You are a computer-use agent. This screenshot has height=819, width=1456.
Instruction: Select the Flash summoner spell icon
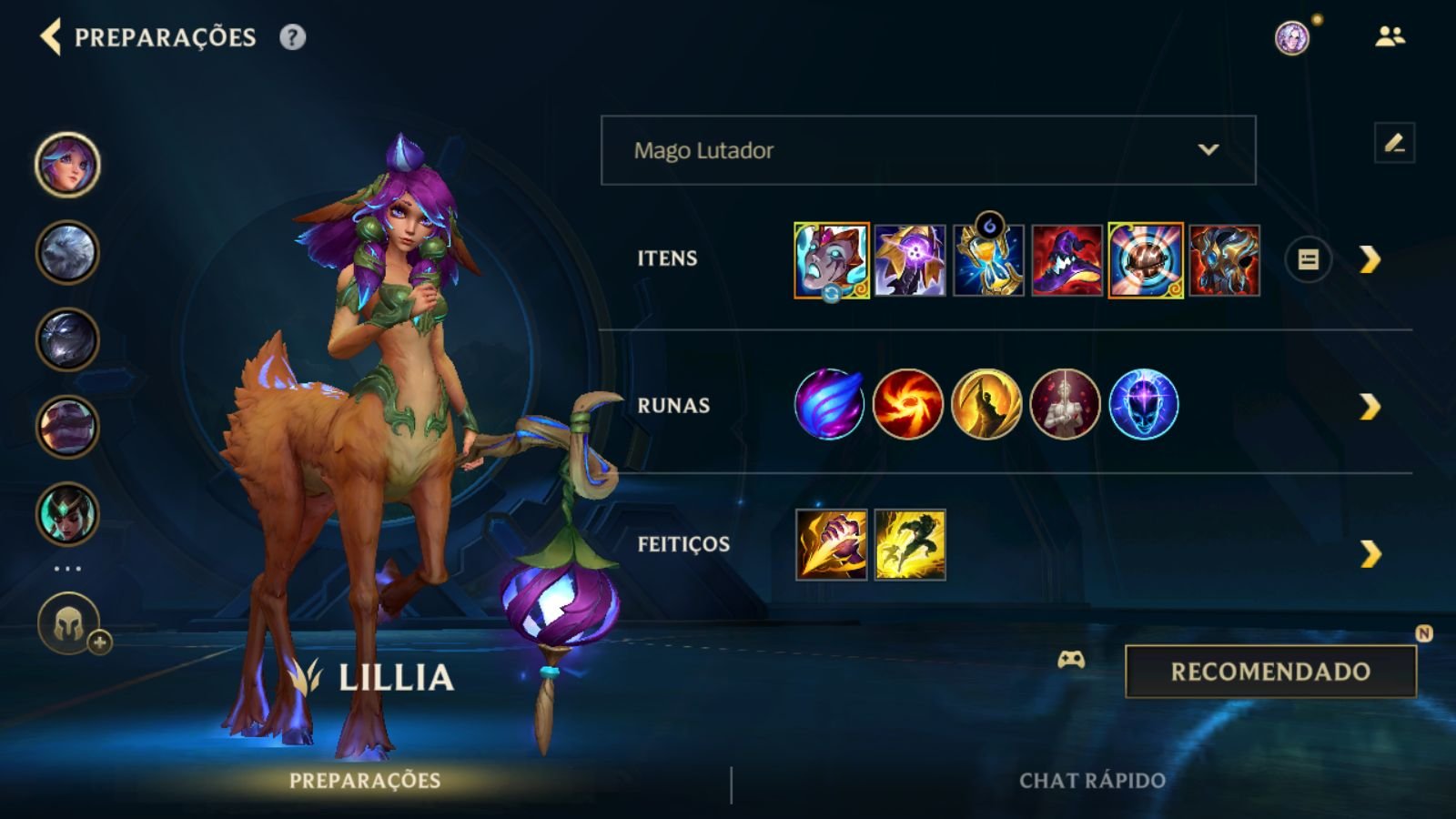point(910,545)
